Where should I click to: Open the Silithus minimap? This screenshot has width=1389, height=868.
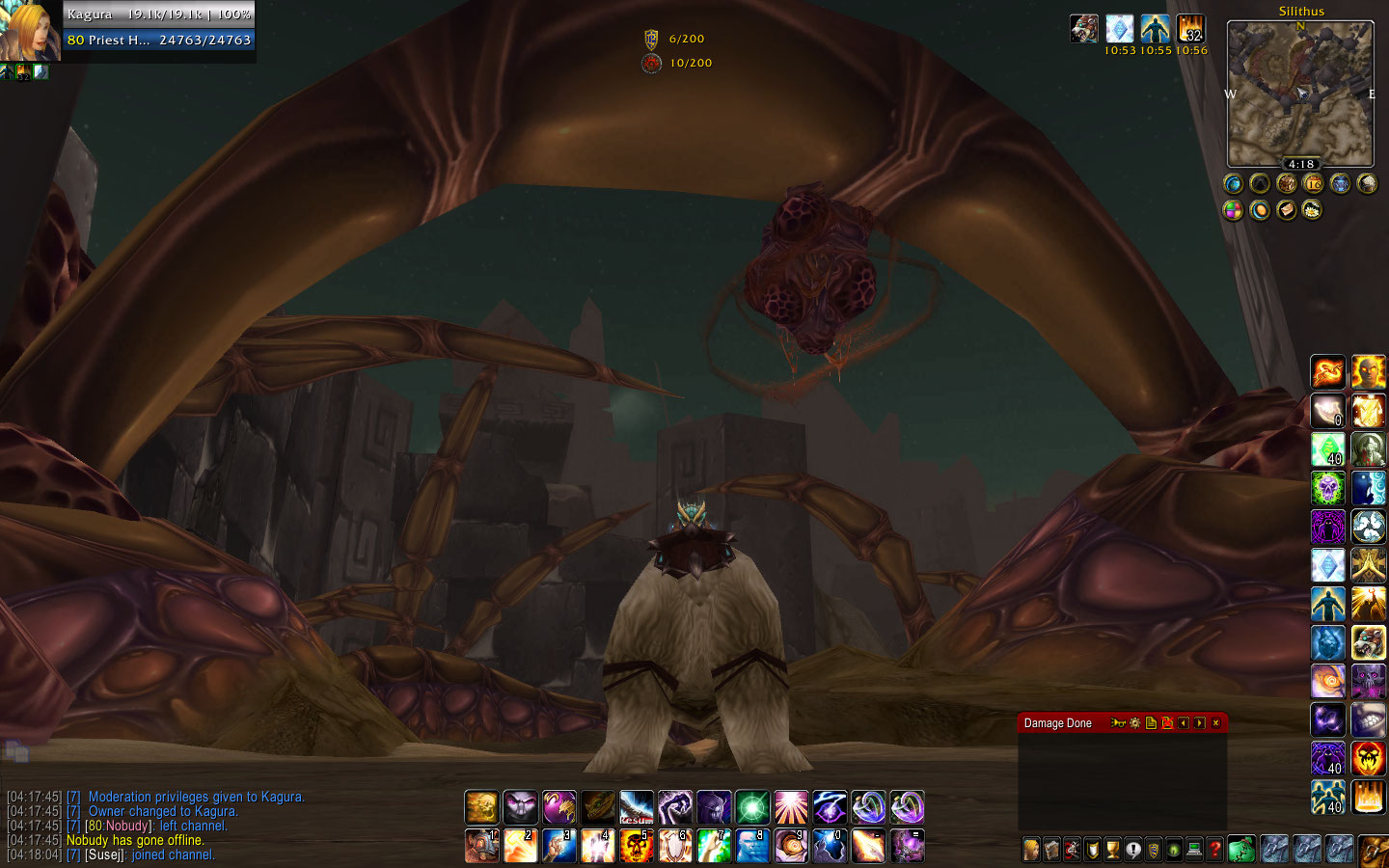[x=1300, y=93]
